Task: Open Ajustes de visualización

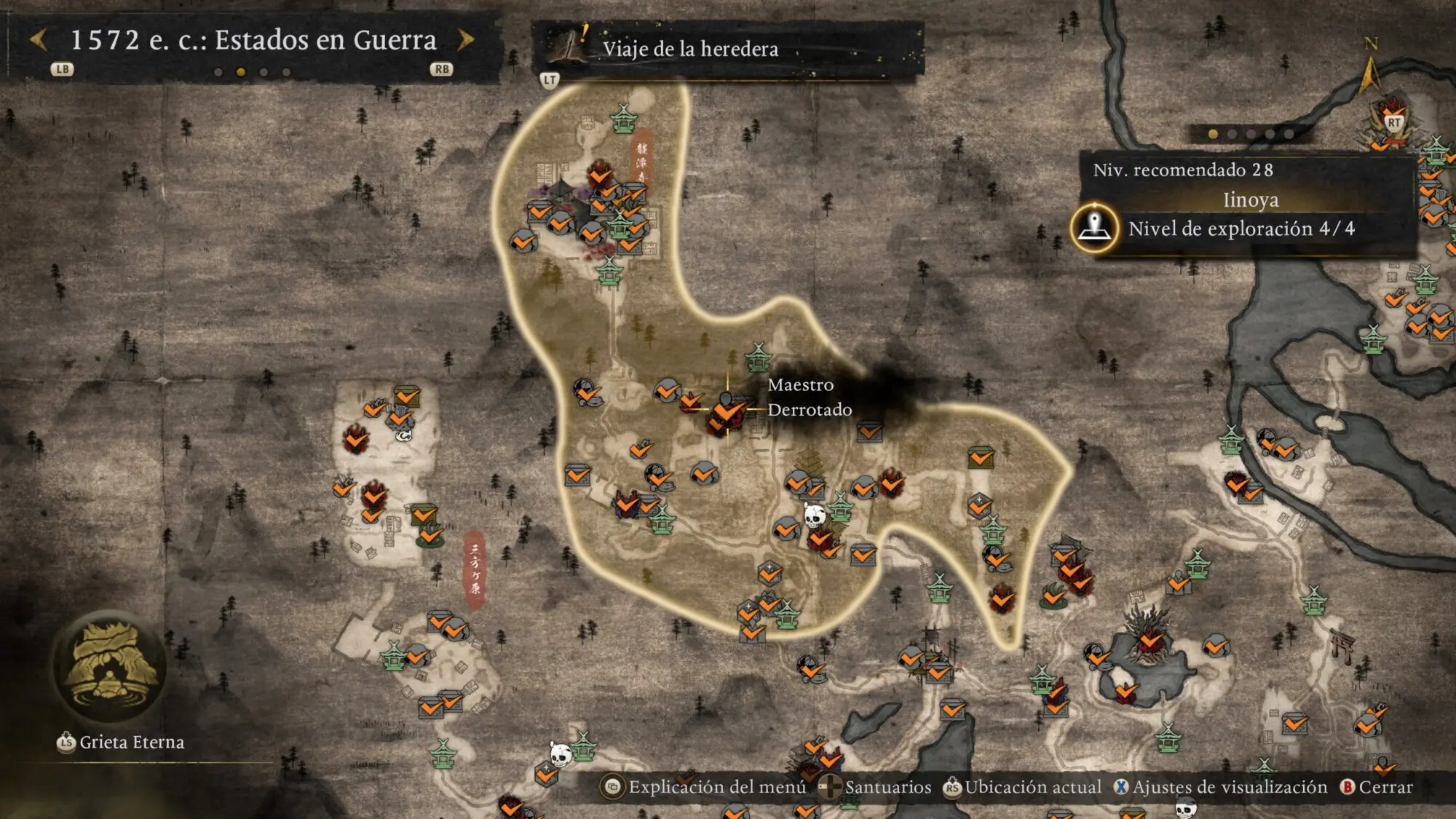Action: (1220, 787)
